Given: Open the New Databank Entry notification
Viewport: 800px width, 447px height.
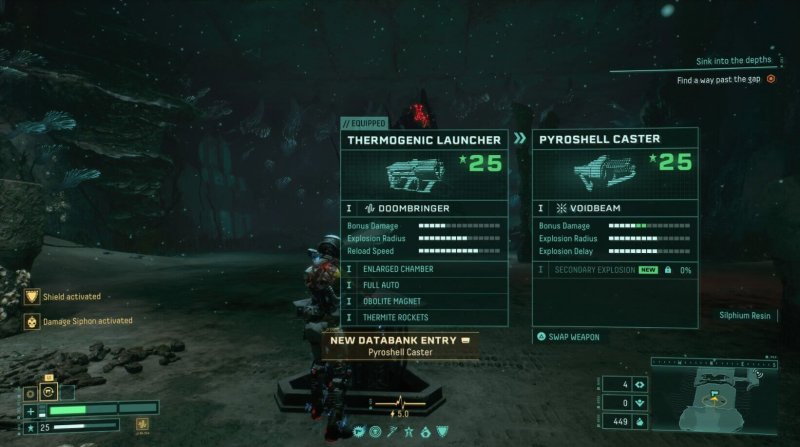Looking at the screenshot, I should [x=399, y=345].
